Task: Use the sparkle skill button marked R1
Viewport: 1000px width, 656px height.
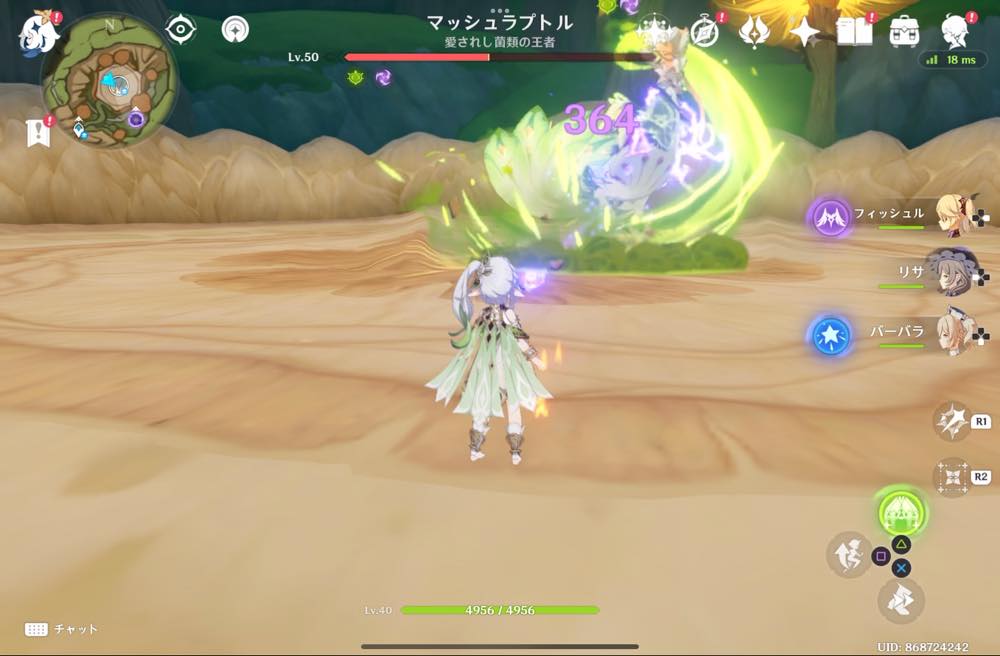Action: tap(950, 421)
